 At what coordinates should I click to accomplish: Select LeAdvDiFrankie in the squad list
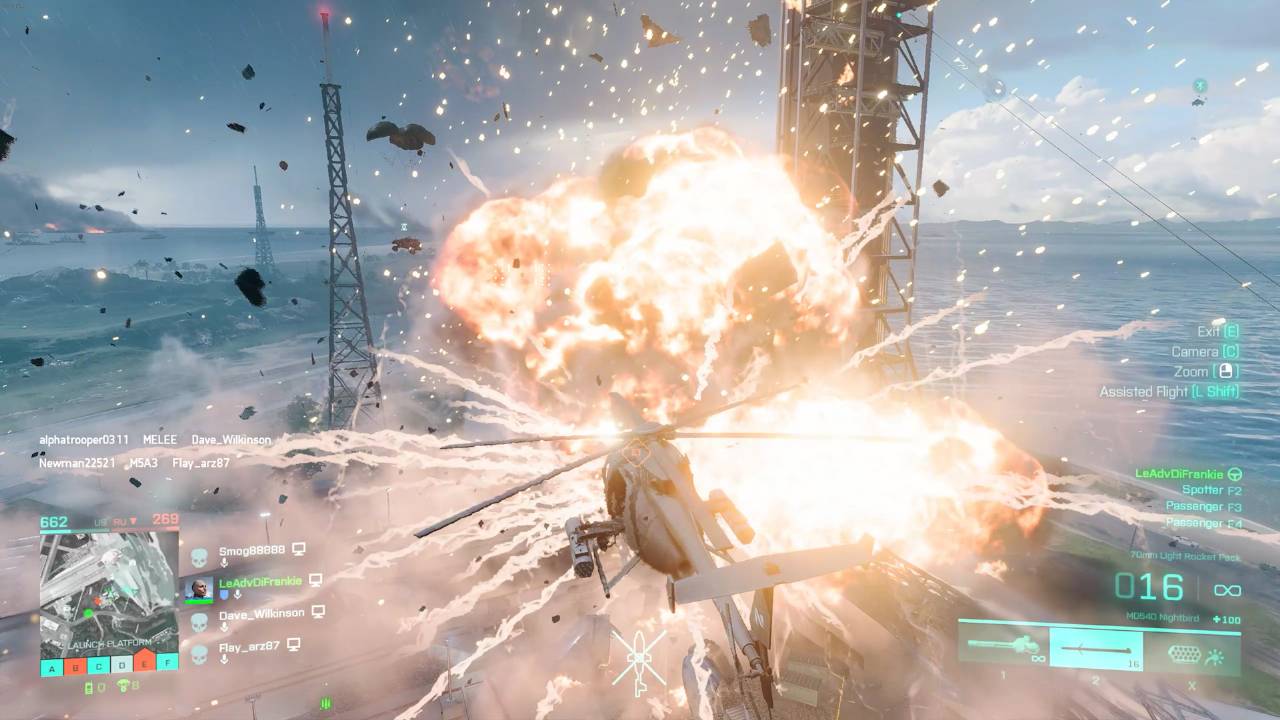[262, 580]
